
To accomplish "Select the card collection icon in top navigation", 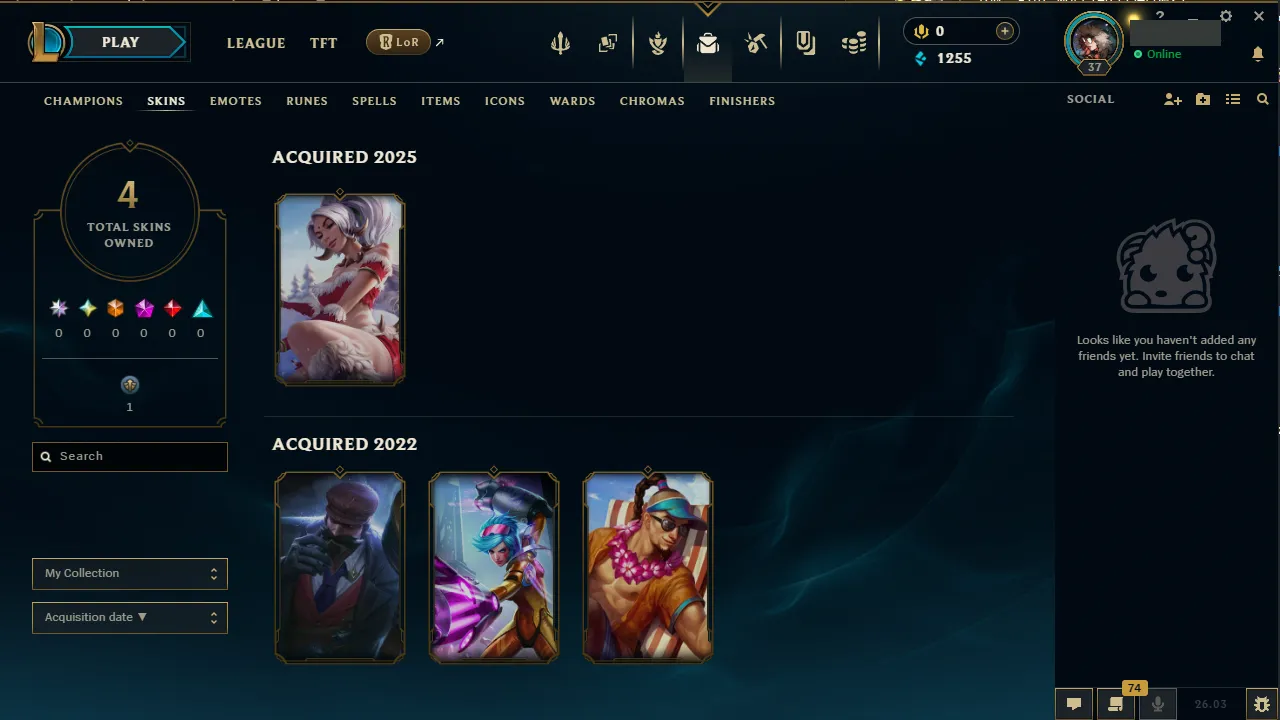I will [607, 42].
